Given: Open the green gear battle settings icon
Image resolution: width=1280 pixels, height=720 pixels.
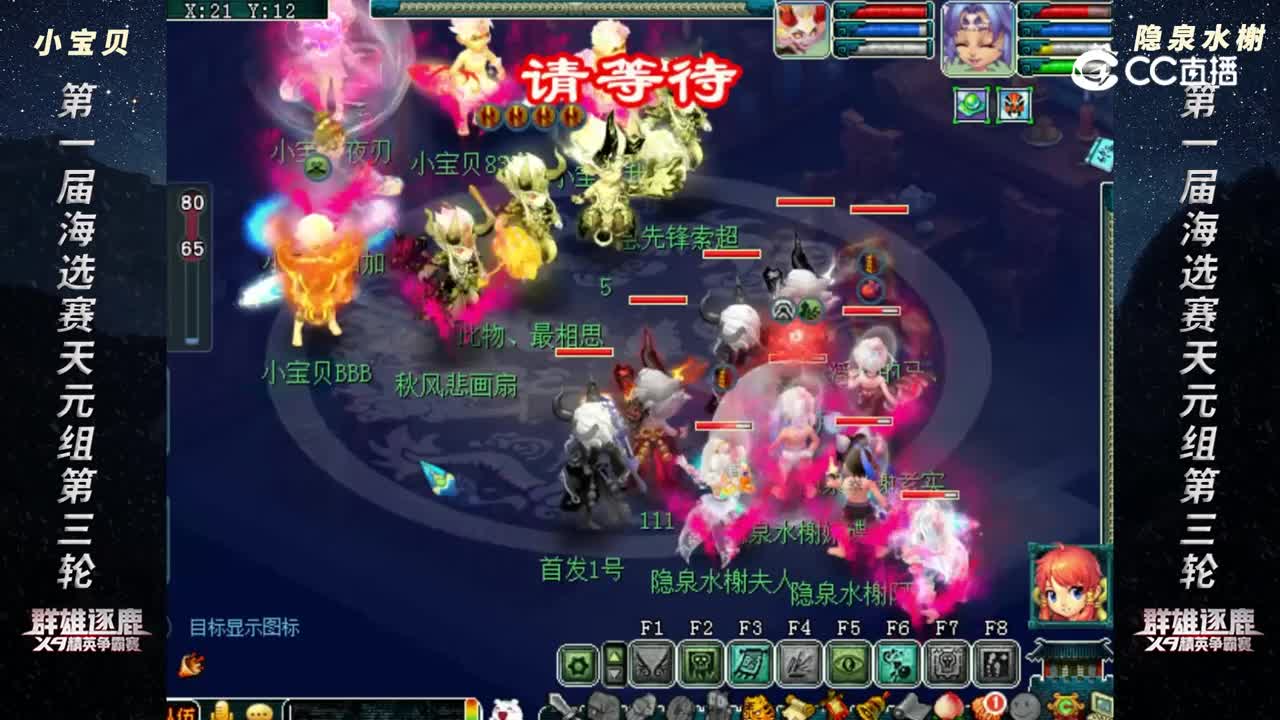Looking at the screenshot, I should tap(577, 664).
